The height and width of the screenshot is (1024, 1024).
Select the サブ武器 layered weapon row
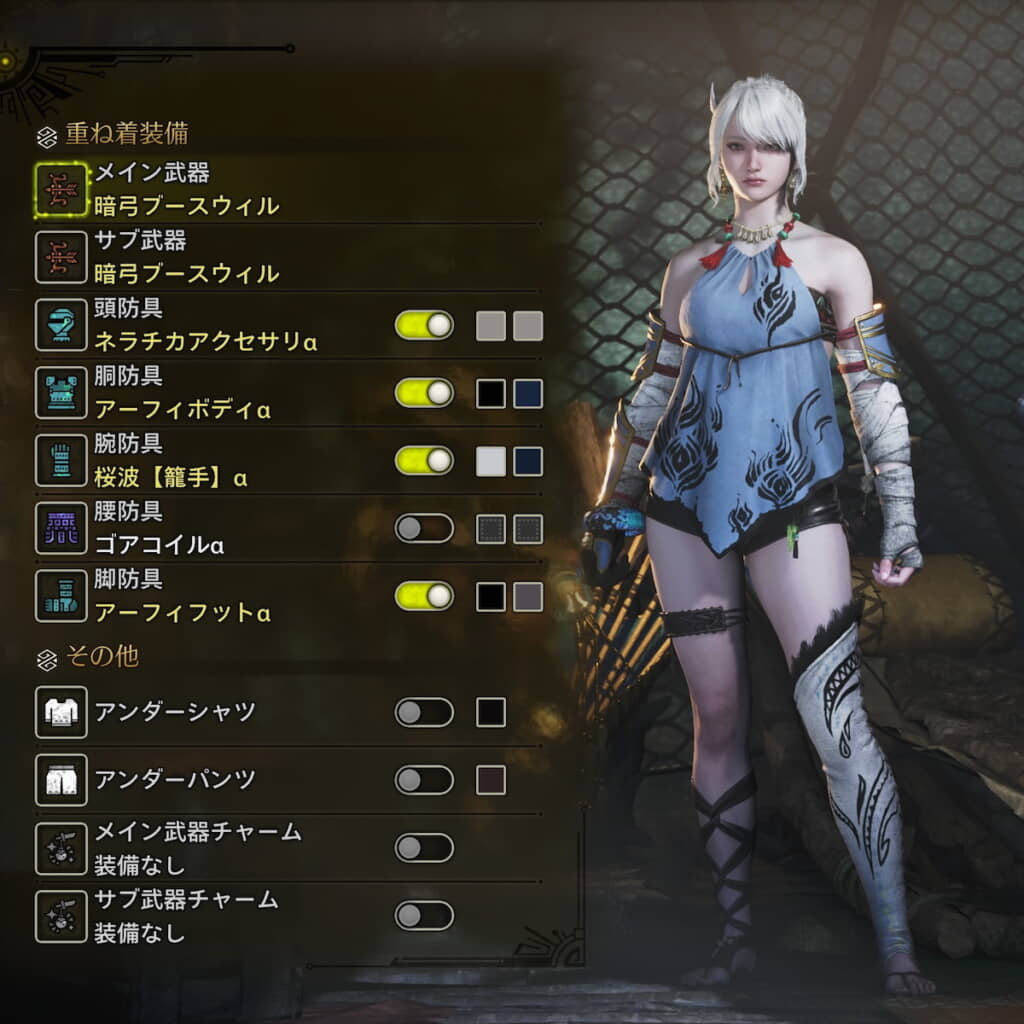(x=185, y=257)
